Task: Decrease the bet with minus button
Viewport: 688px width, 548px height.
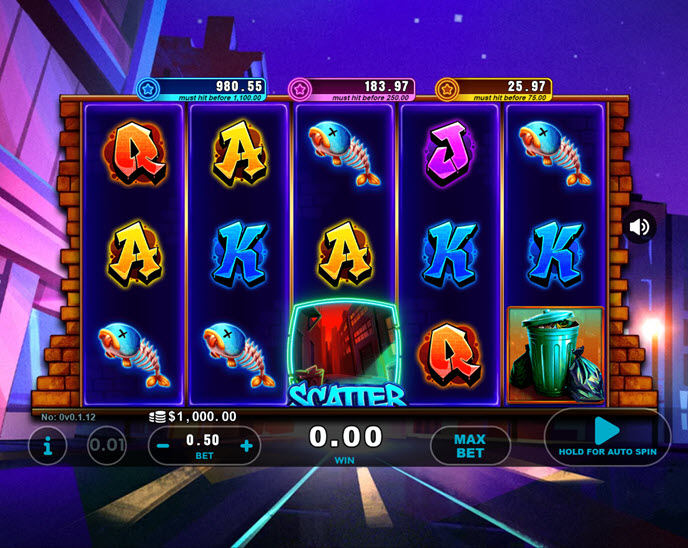Action: pos(163,446)
